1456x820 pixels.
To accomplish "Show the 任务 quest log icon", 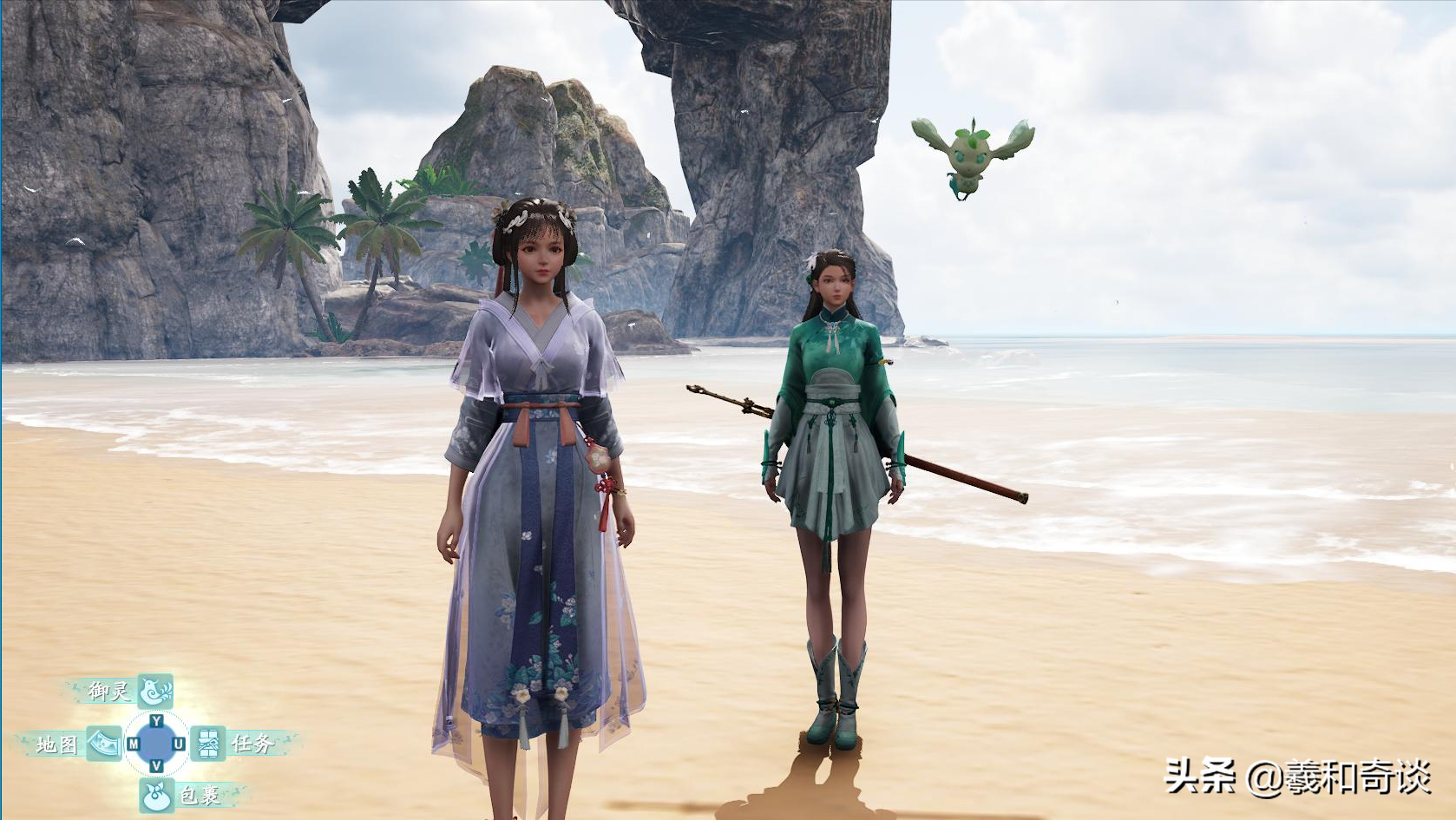I will coord(208,744).
